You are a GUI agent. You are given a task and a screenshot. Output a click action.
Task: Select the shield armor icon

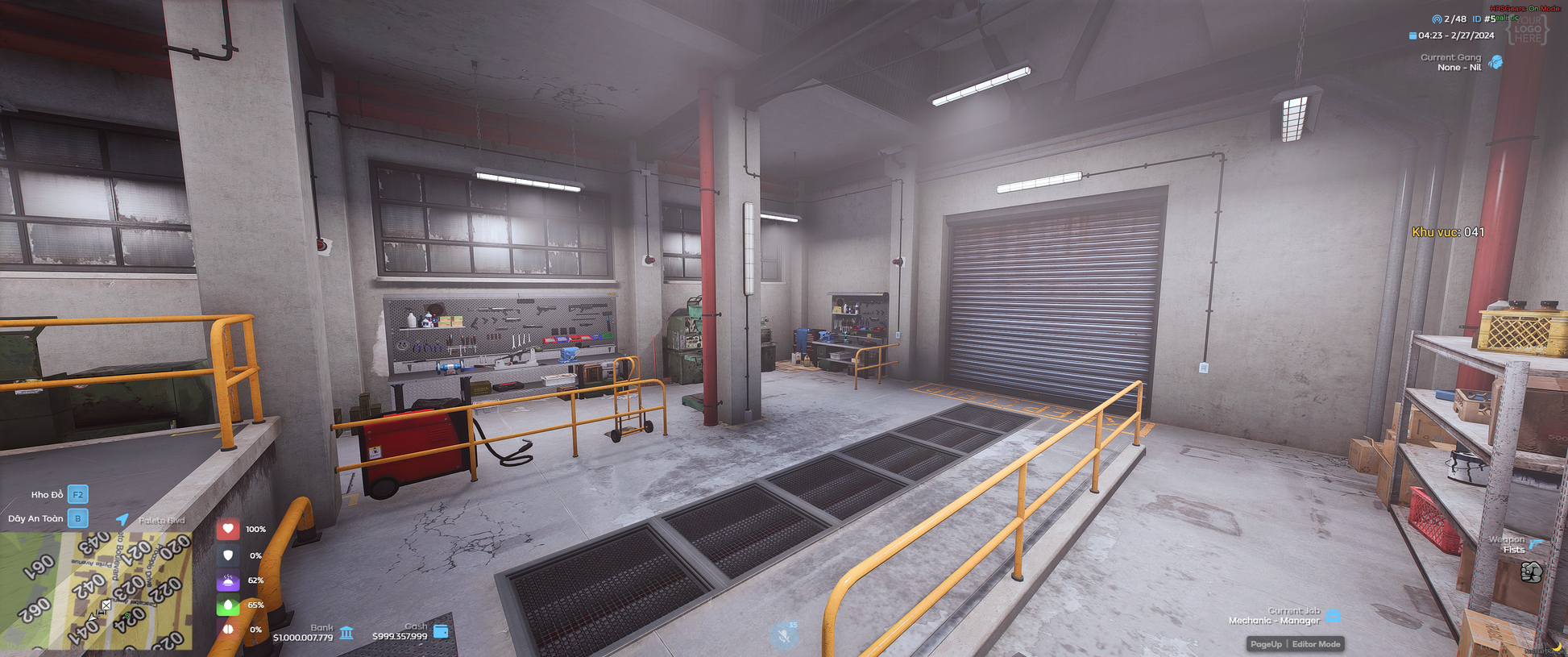[228, 555]
